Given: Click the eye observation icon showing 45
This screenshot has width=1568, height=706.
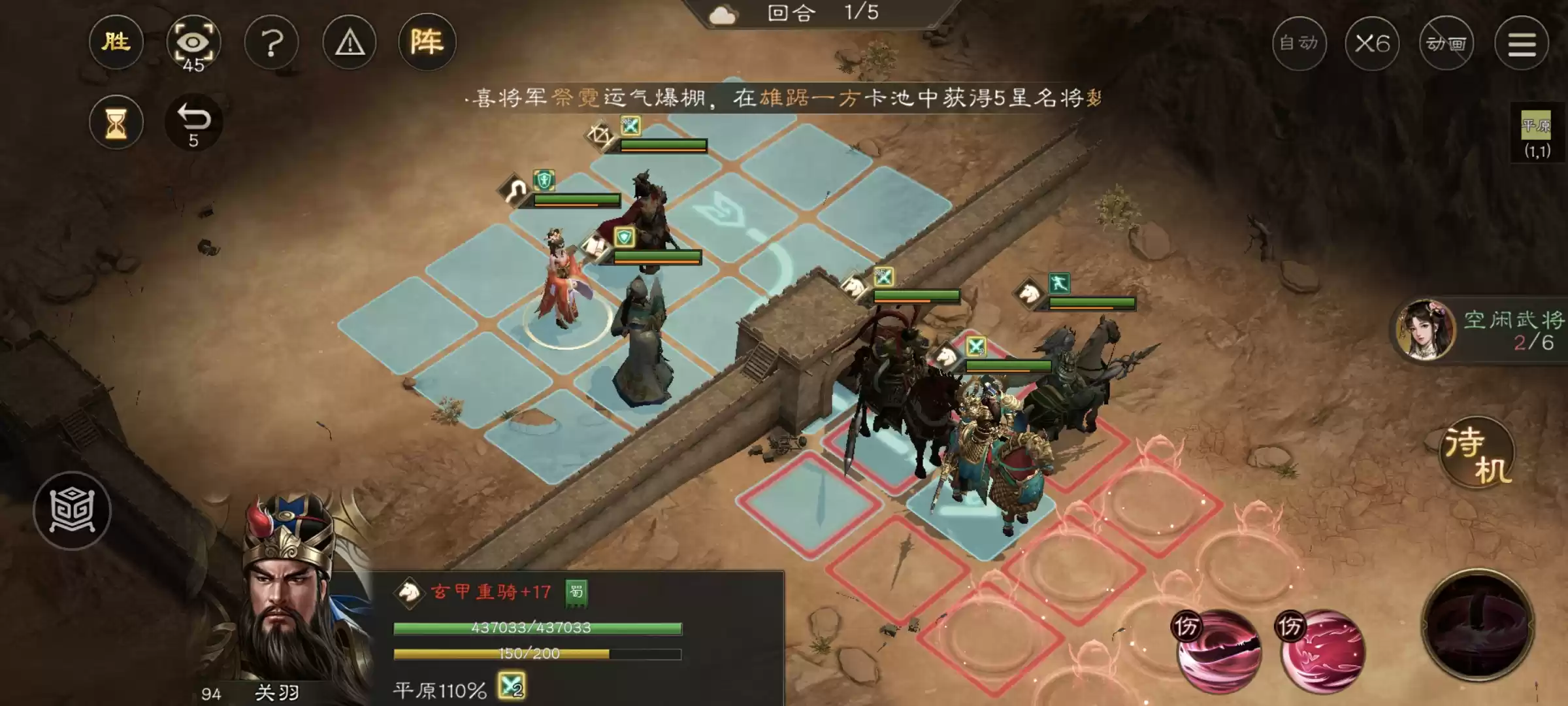Looking at the screenshot, I should (x=194, y=42).
